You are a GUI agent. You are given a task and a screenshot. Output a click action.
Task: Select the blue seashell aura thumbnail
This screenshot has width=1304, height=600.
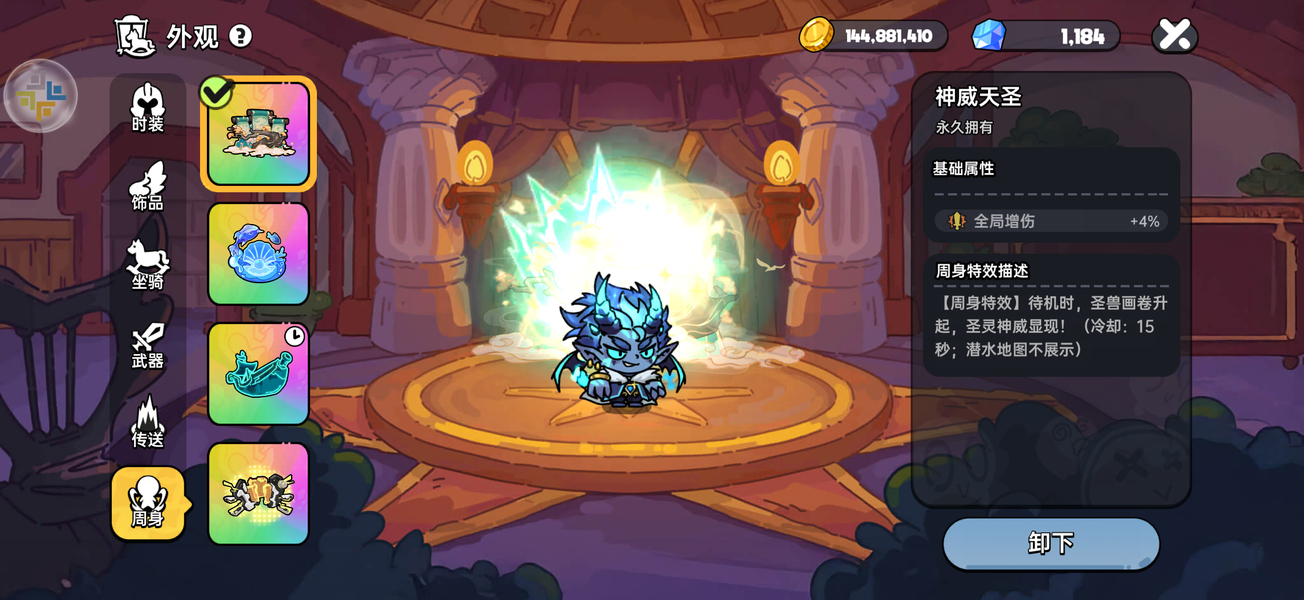click(258, 254)
